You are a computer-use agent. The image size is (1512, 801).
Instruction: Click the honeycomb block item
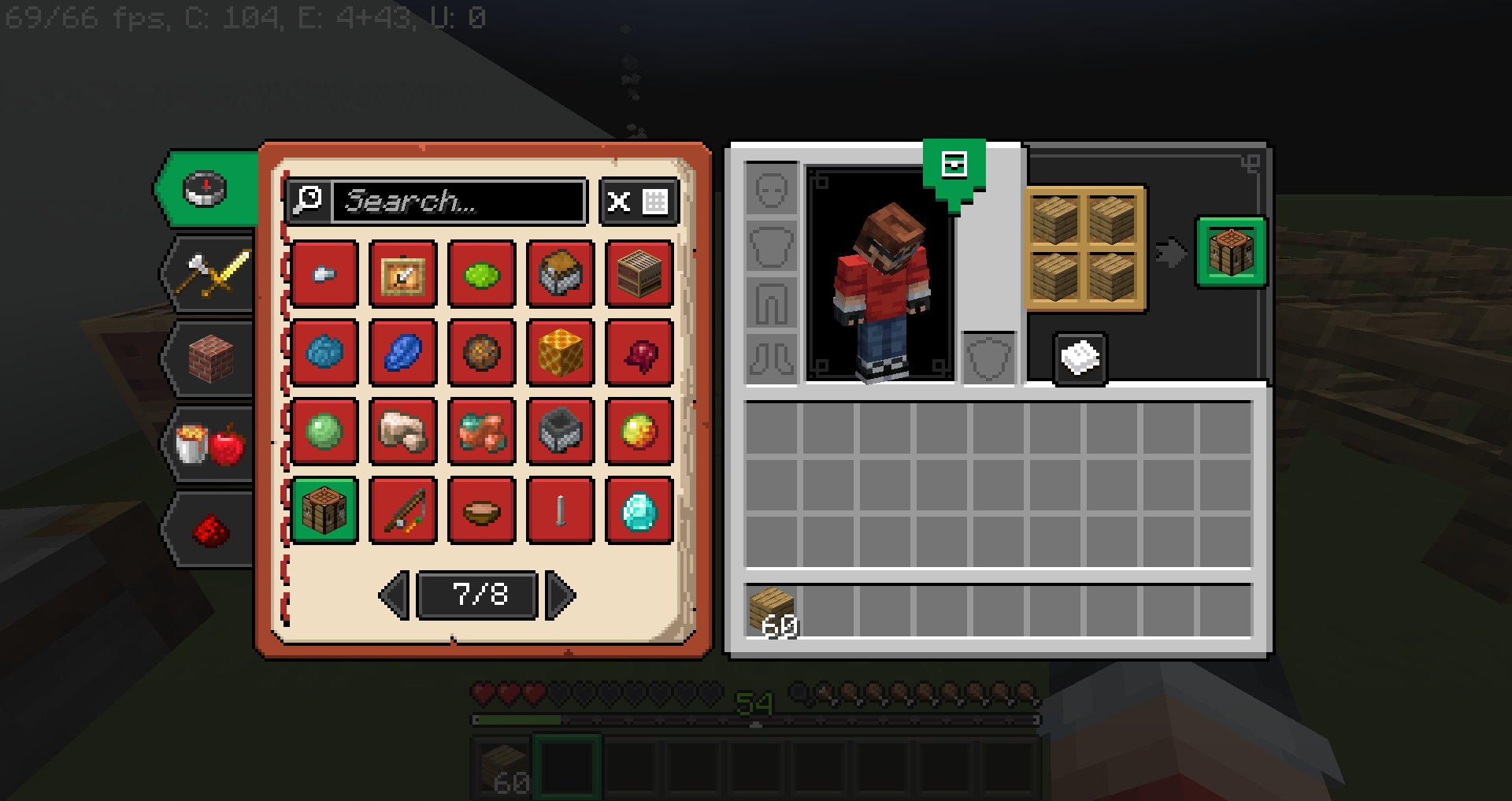(560, 354)
